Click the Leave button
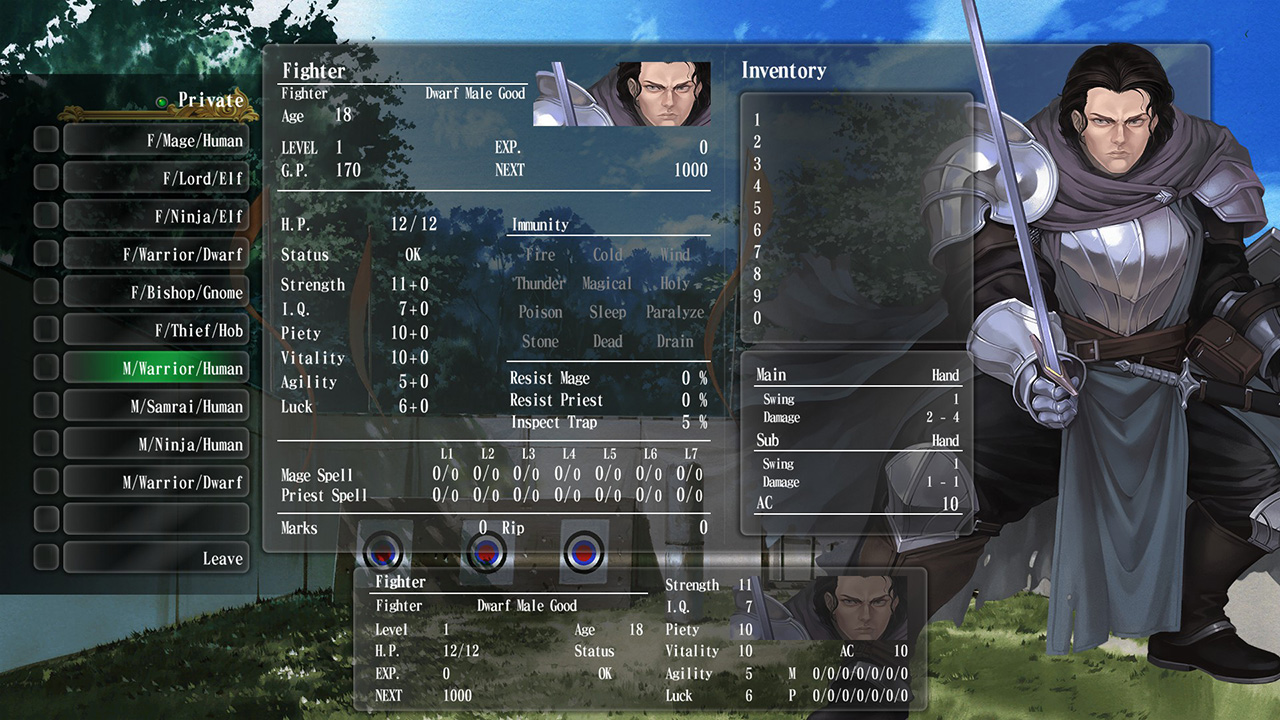1280x720 pixels. 156,557
